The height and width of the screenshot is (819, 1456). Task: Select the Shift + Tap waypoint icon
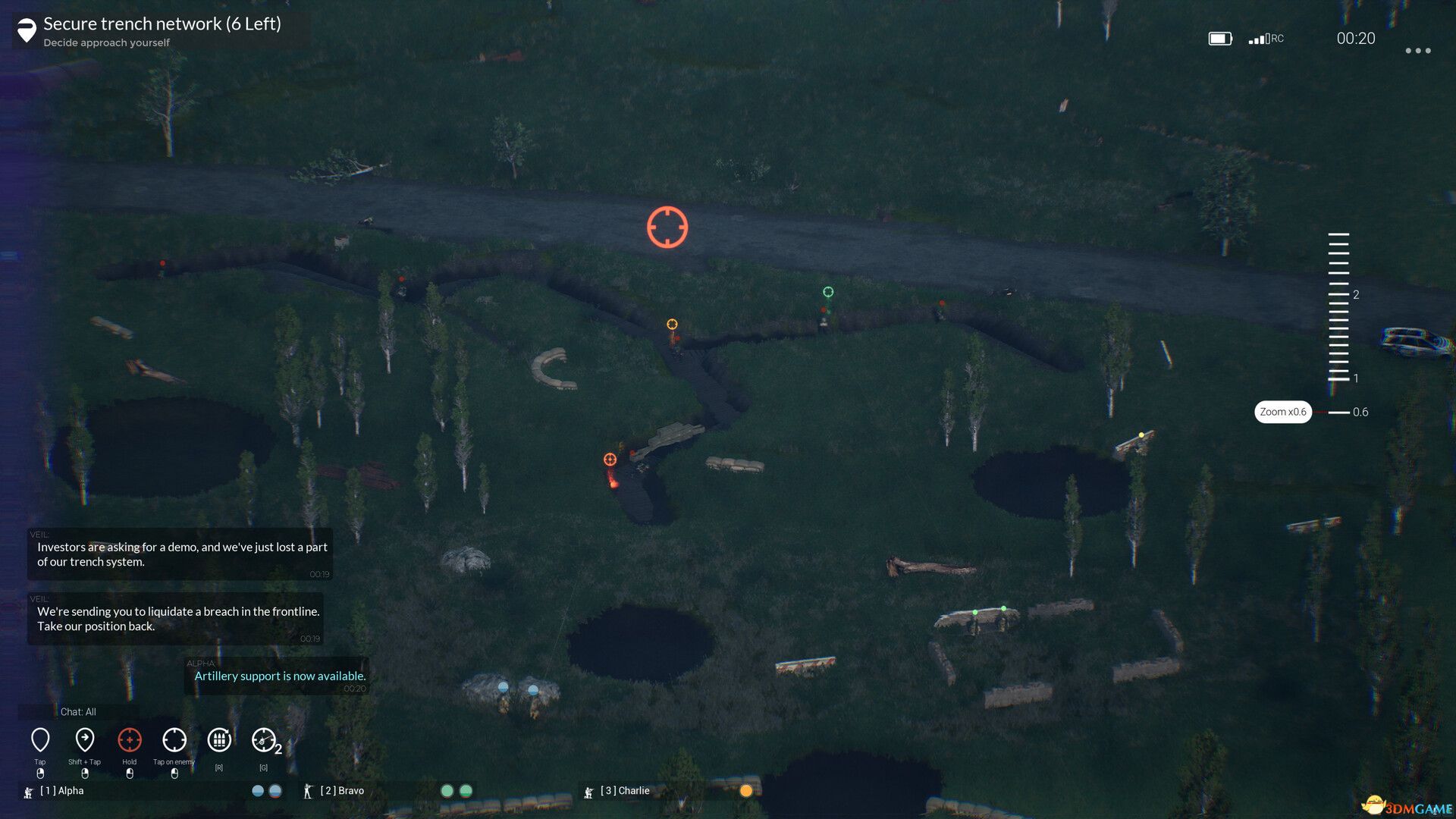[85, 739]
